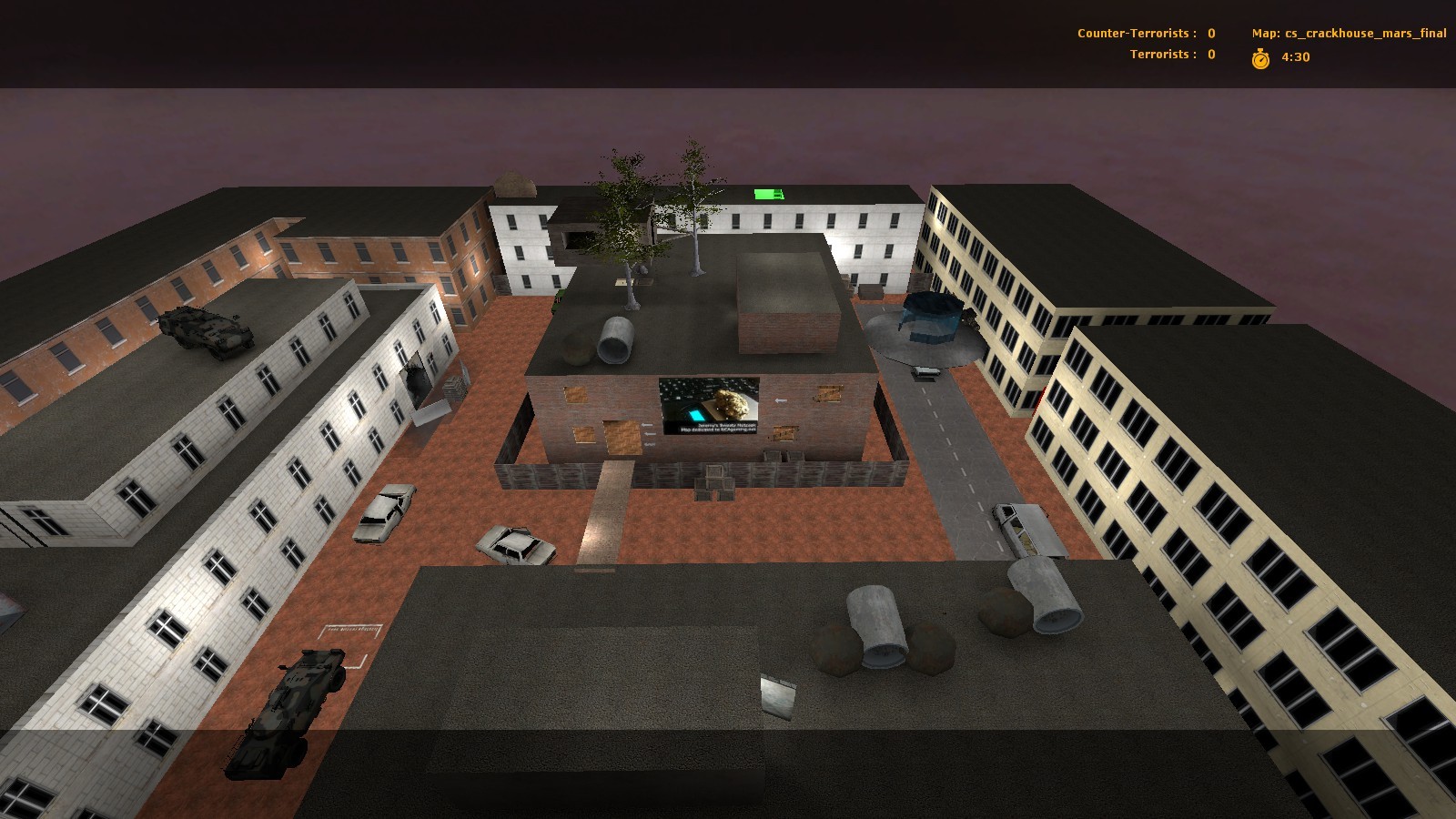The image size is (1456, 819).
Task: Click the white arrow decal beside the billboard
Action: 781,400
